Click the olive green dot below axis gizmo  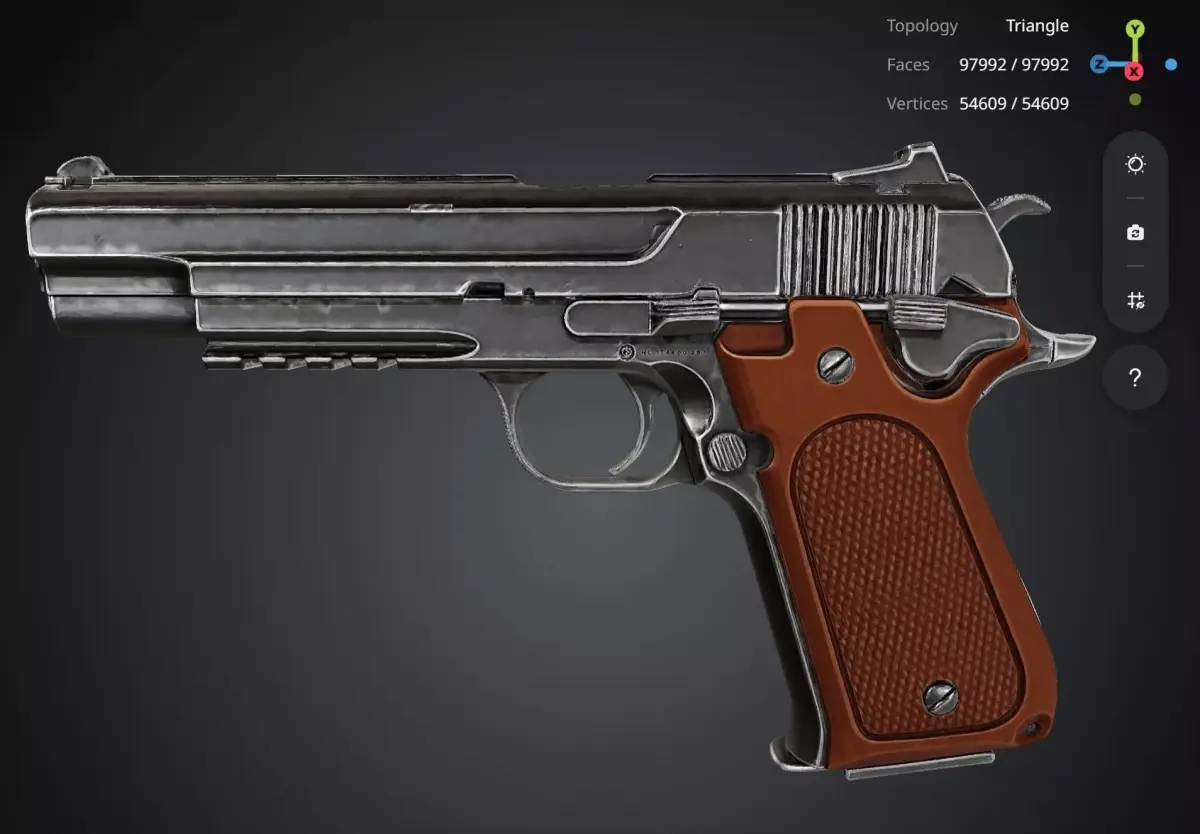coord(1135,99)
